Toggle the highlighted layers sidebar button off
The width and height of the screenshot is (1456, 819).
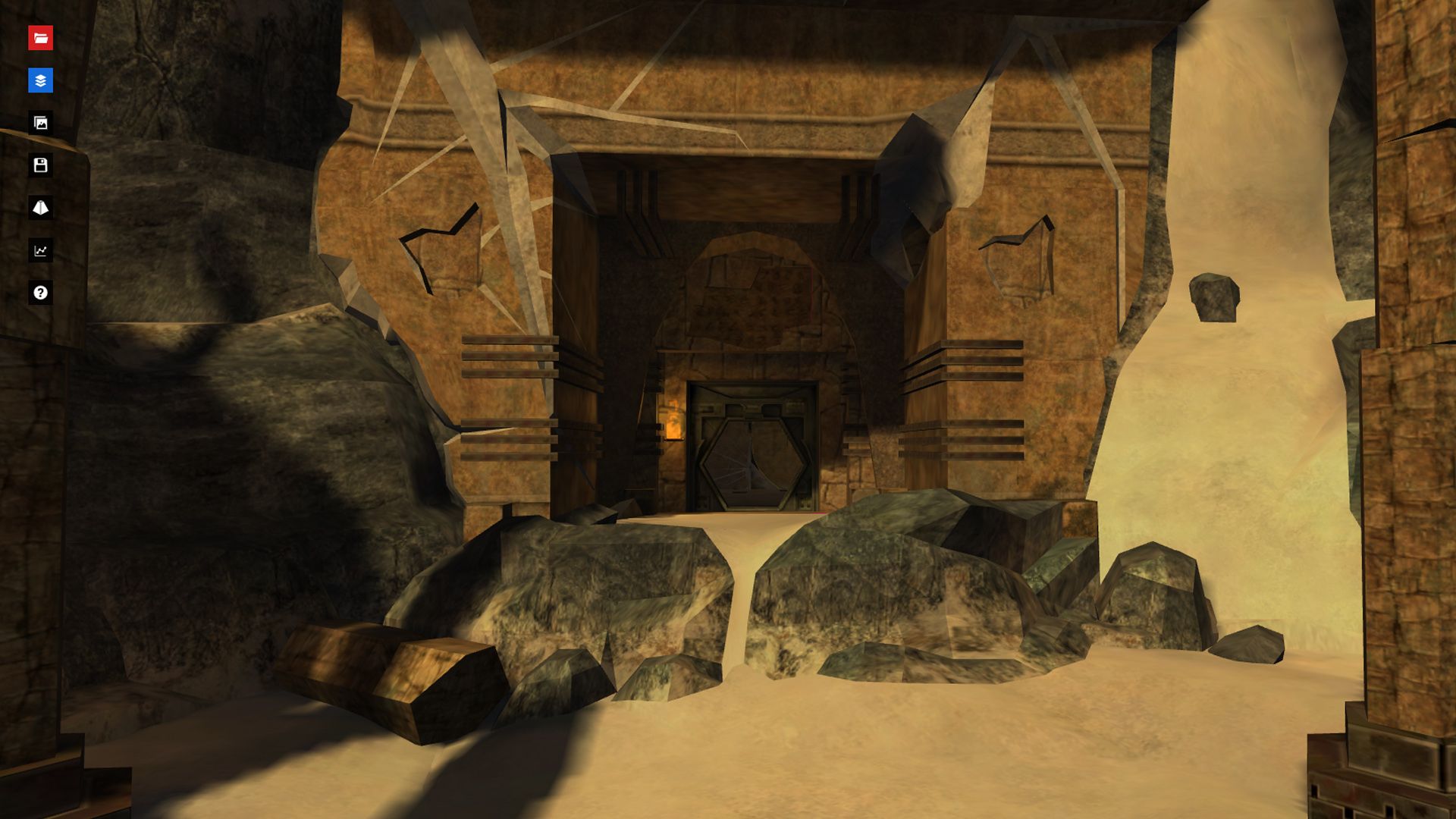pyautogui.click(x=42, y=79)
